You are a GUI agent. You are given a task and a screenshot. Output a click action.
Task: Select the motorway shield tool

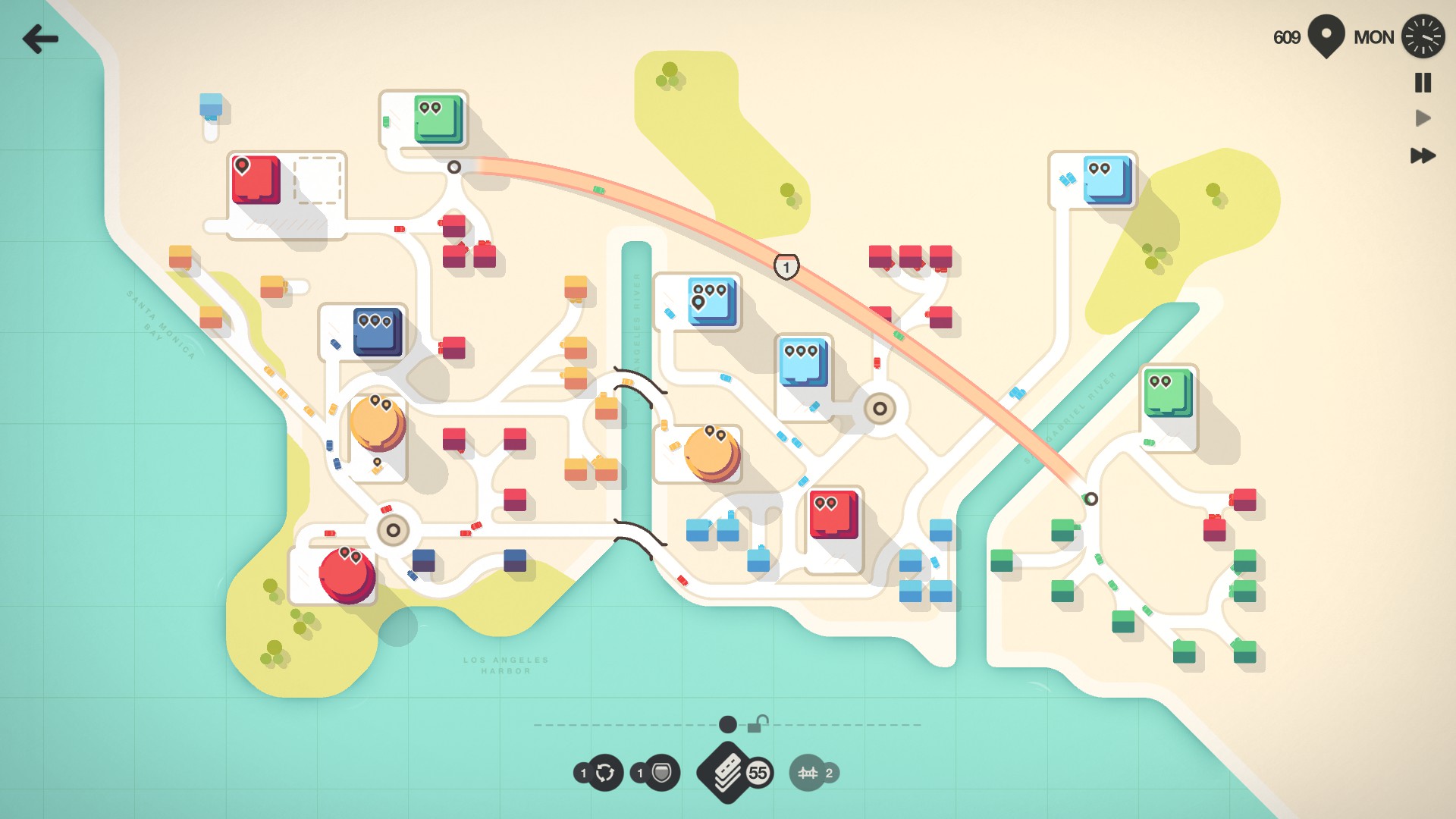661,773
